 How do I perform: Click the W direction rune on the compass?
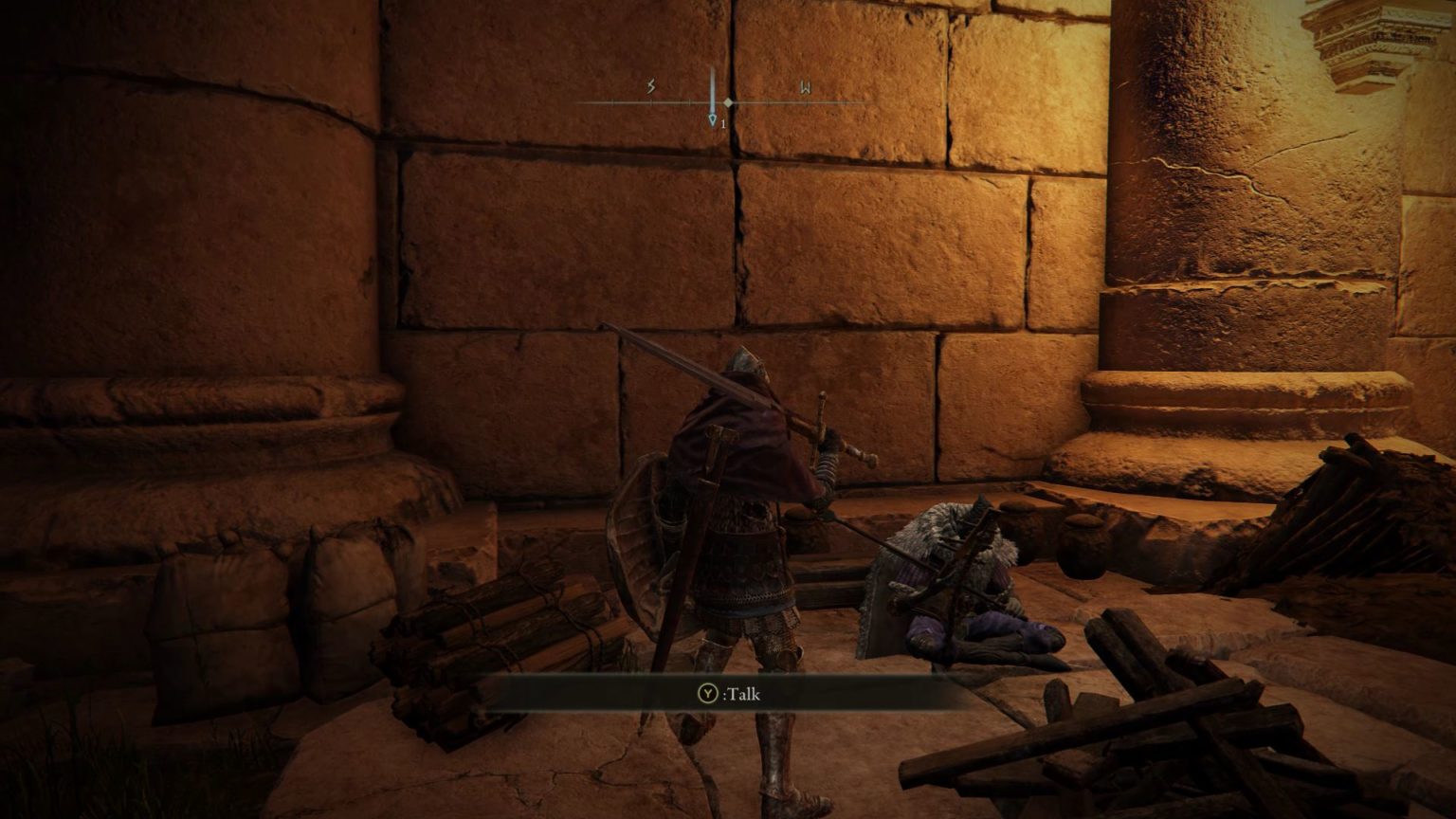tap(806, 87)
